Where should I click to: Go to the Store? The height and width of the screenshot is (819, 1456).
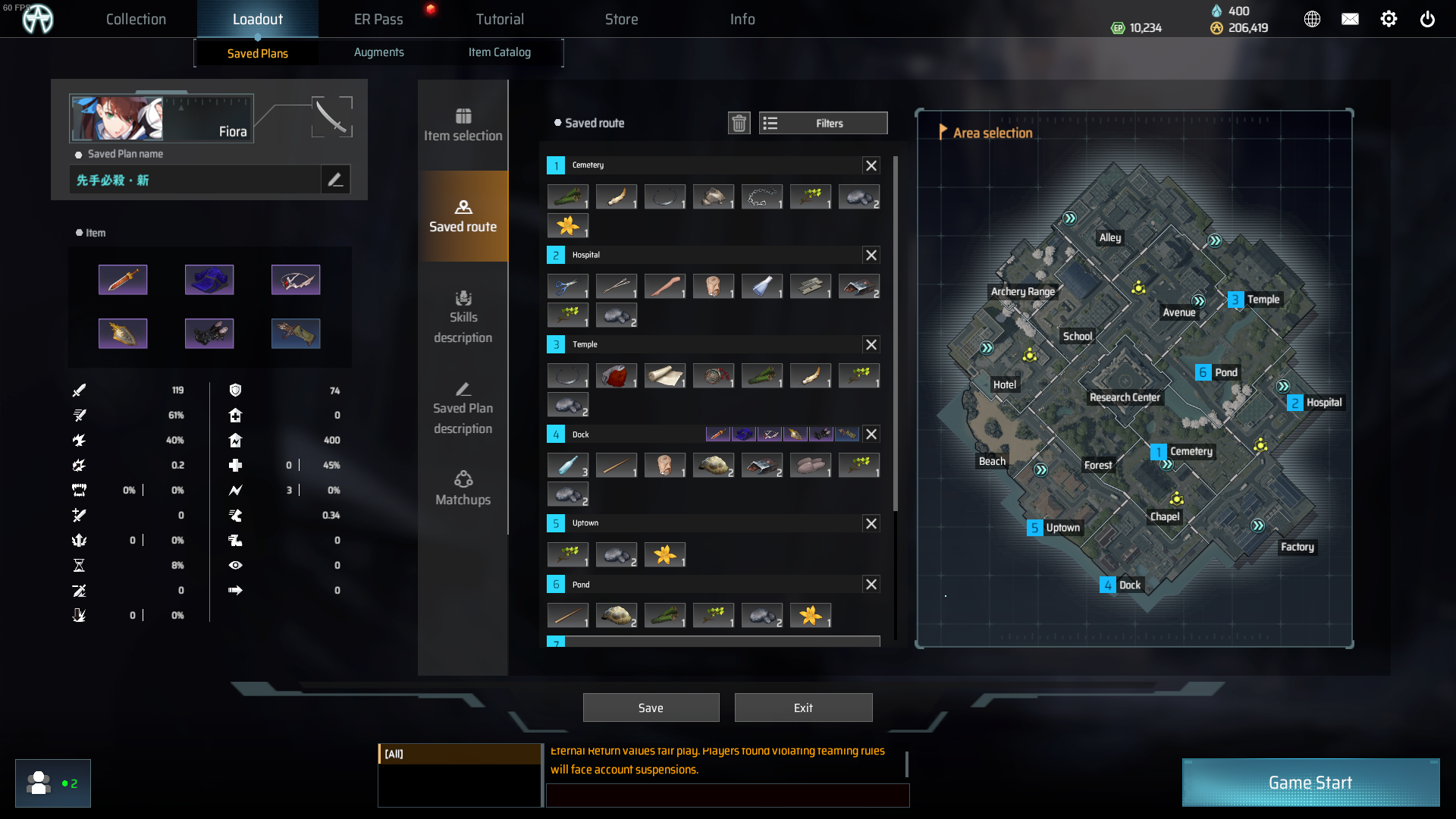tap(621, 20)
